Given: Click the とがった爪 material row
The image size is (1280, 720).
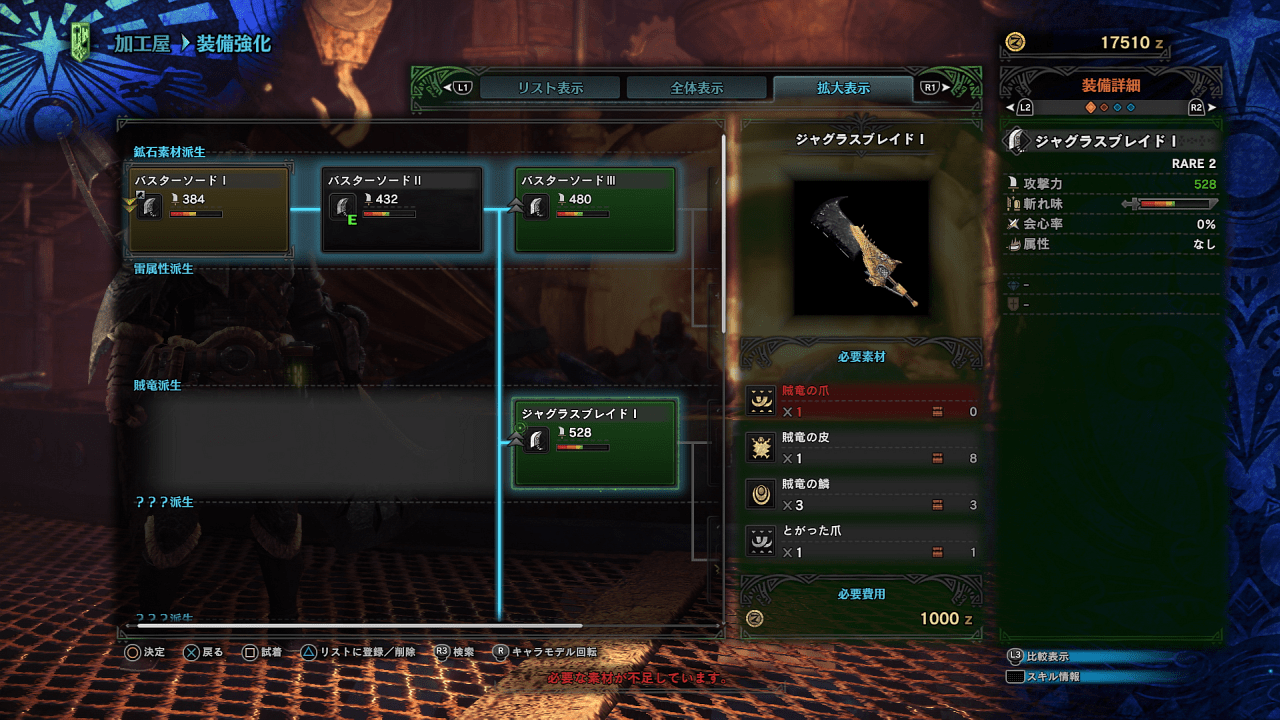Looking at the screenshot, I should point(861,541).
